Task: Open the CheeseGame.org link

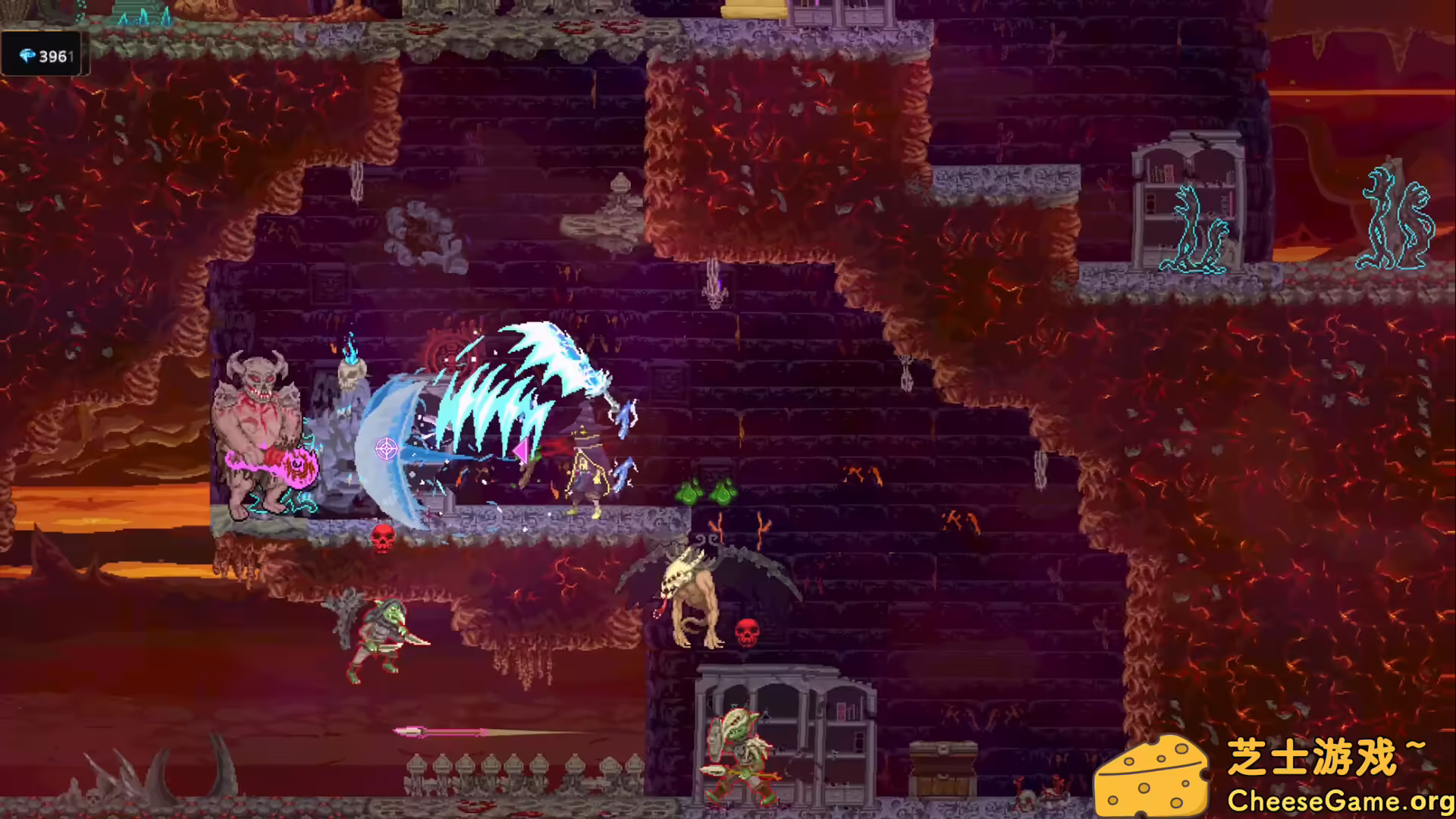Action: point(1342,800)
